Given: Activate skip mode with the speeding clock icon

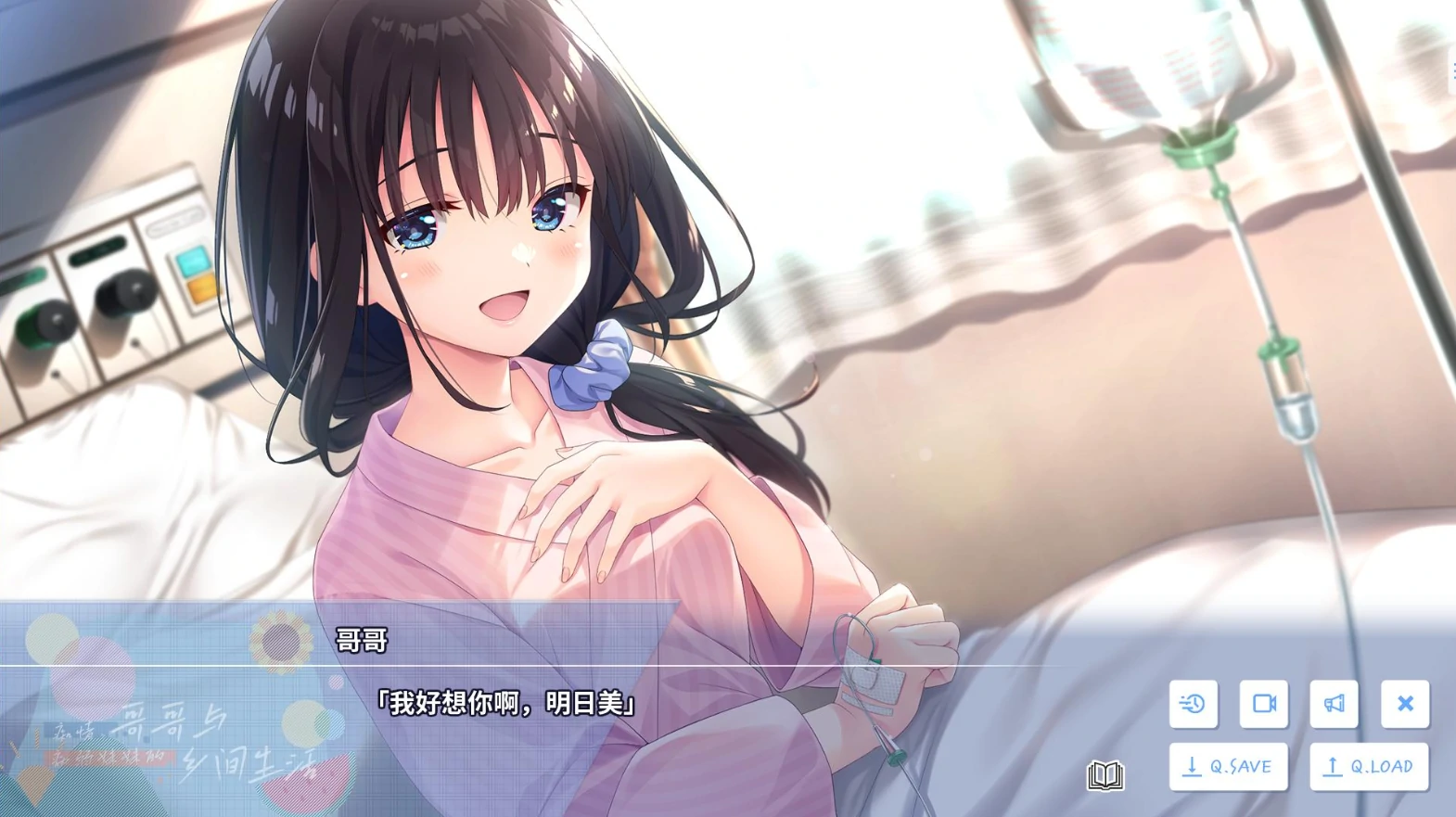Looking at the screenshot, I should point(1193,705).
